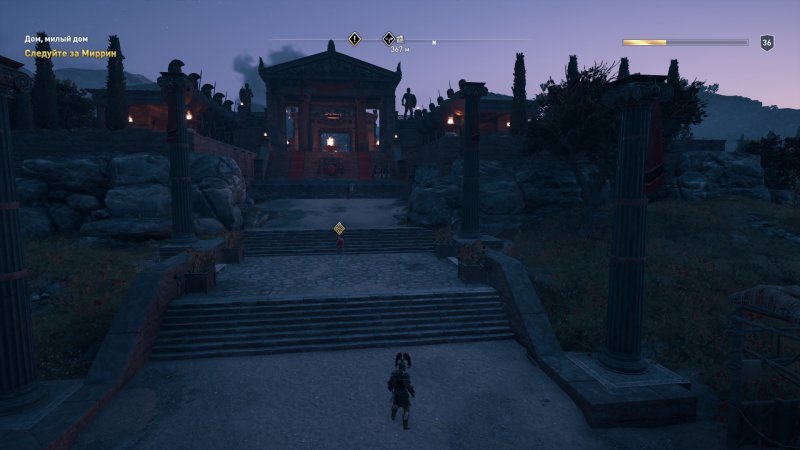Screen dimensions: 800x450
Task: Select the level 36 shield badge
Action: 767,42
